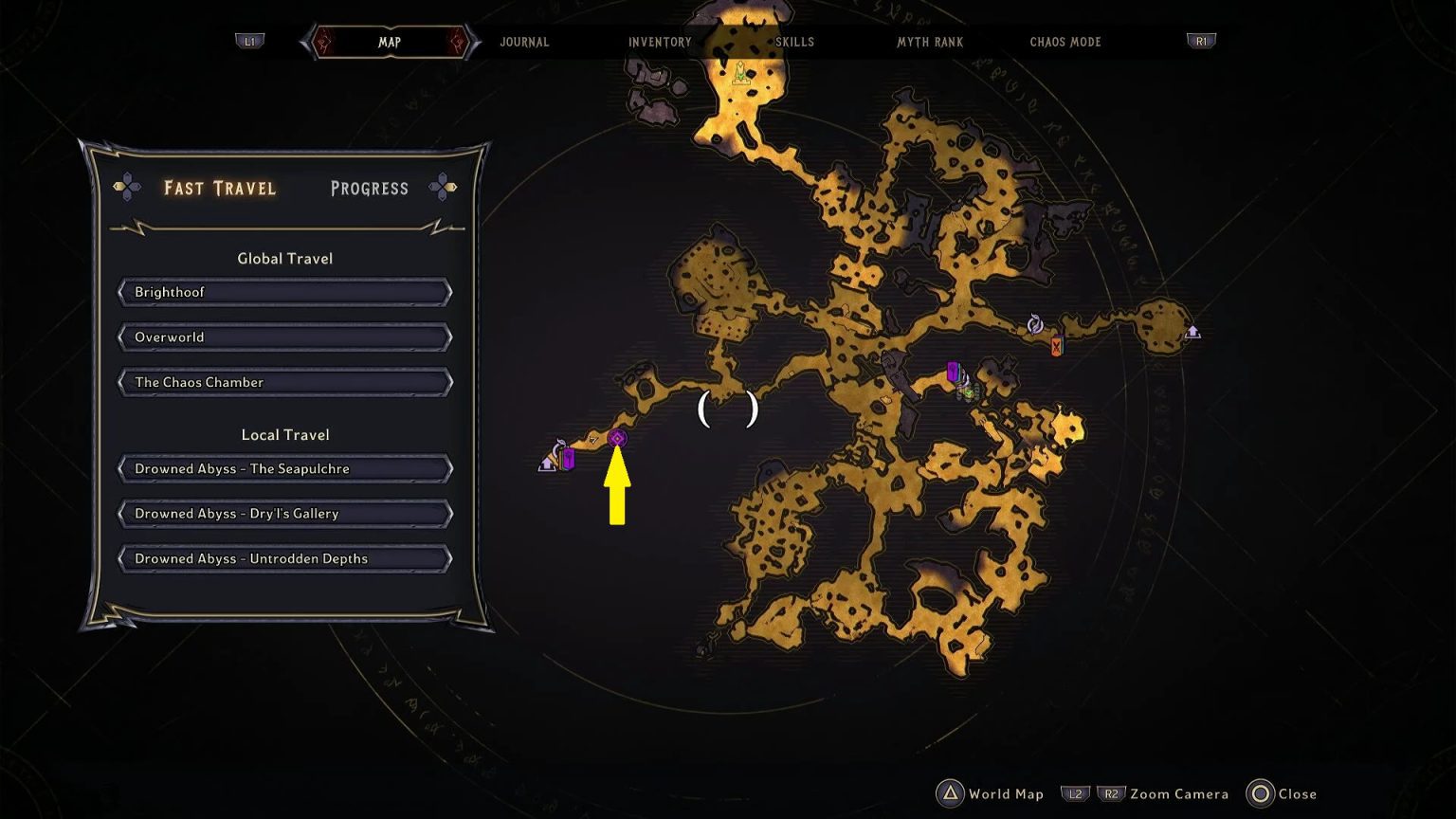Switch to the JOURNAL tab

click(x=524, y=42)
